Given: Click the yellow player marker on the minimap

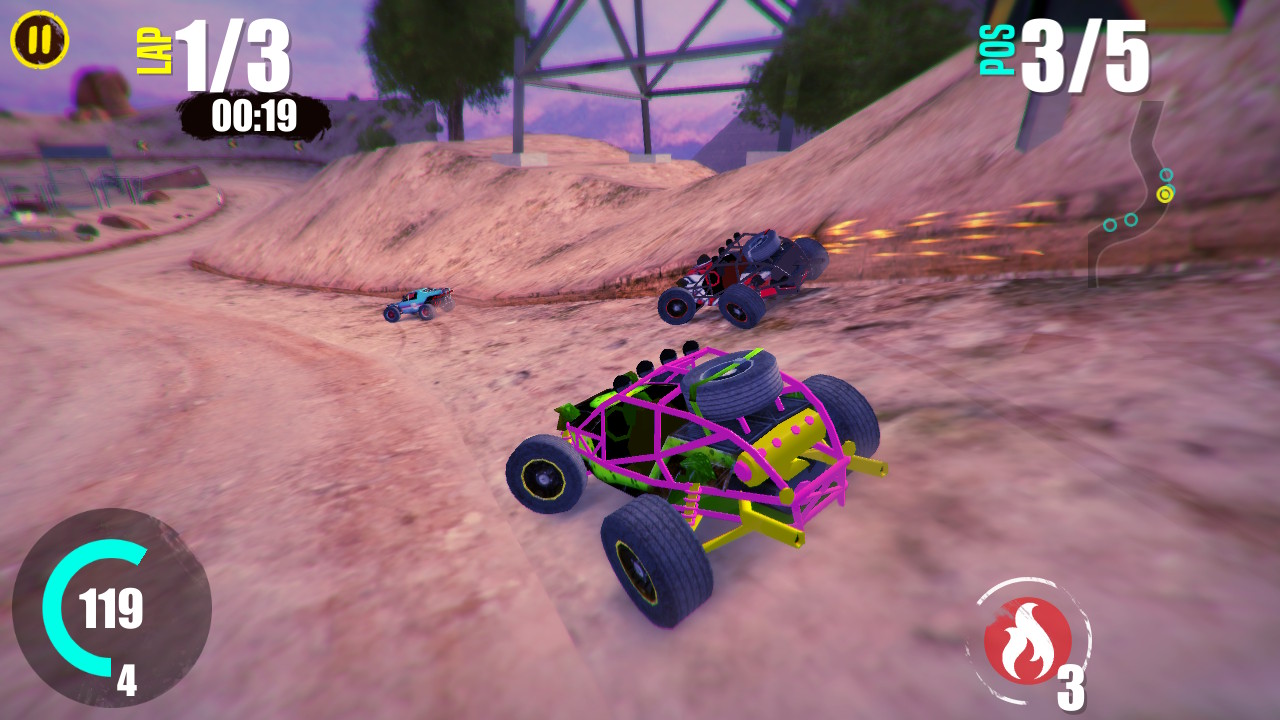Looking at the screenshot, I should pyautogui.click(x=1165, y=194).
